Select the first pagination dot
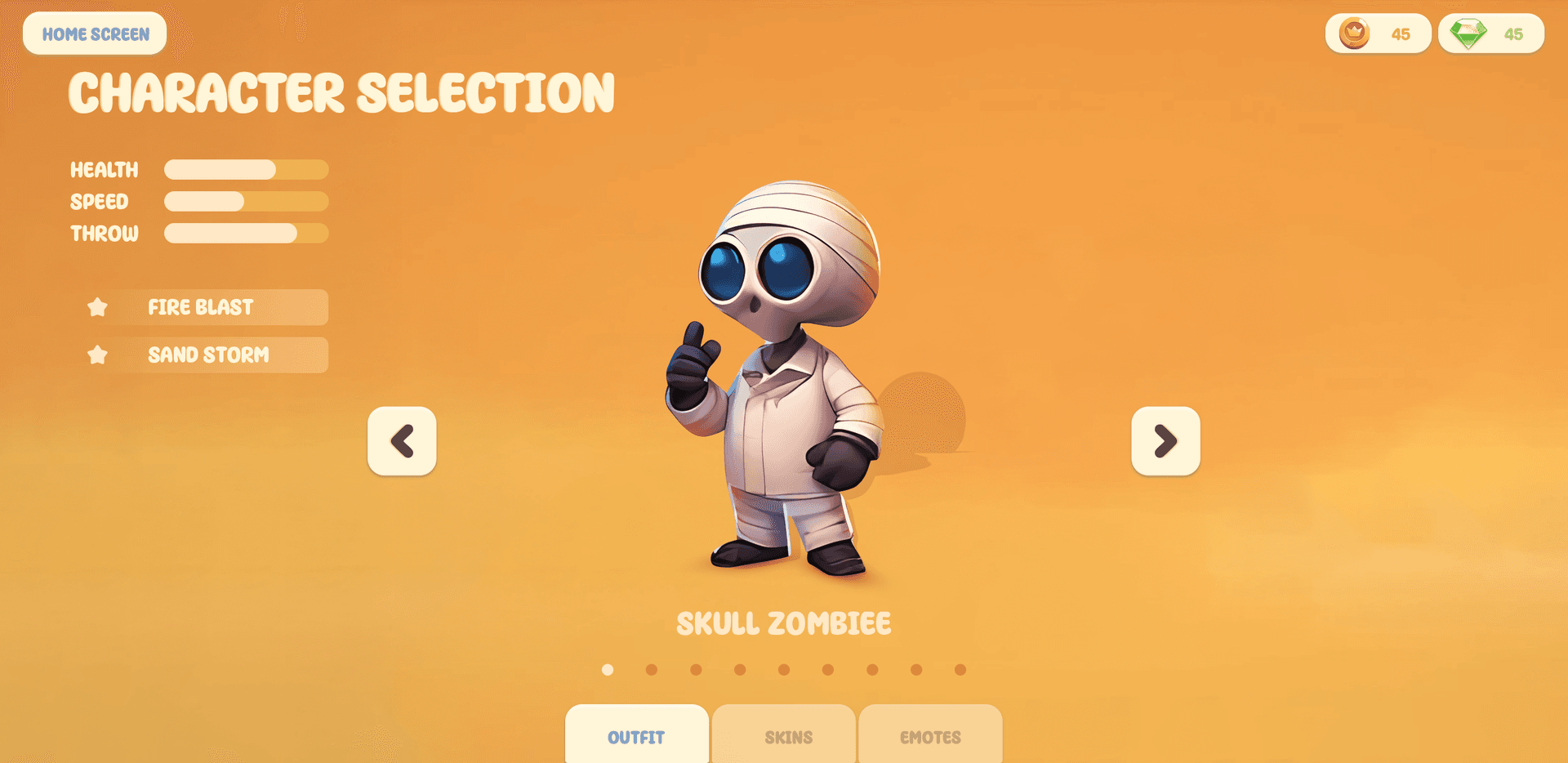 [607, 669]
